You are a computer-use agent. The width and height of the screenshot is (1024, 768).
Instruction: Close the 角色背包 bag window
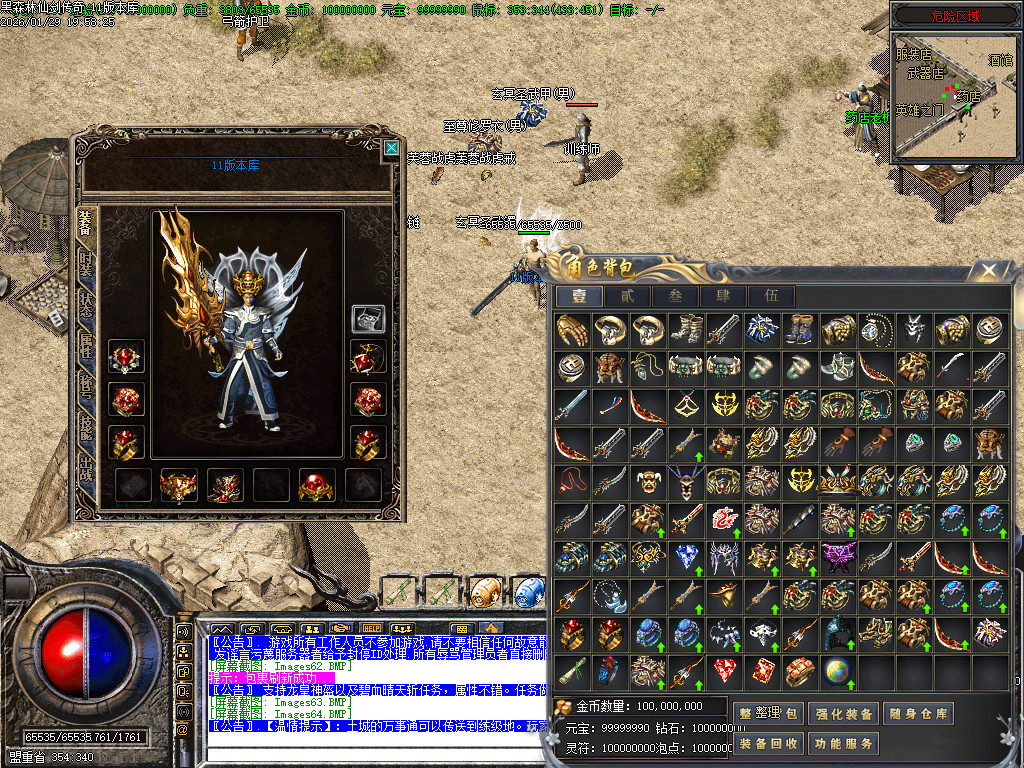point(989,270)
